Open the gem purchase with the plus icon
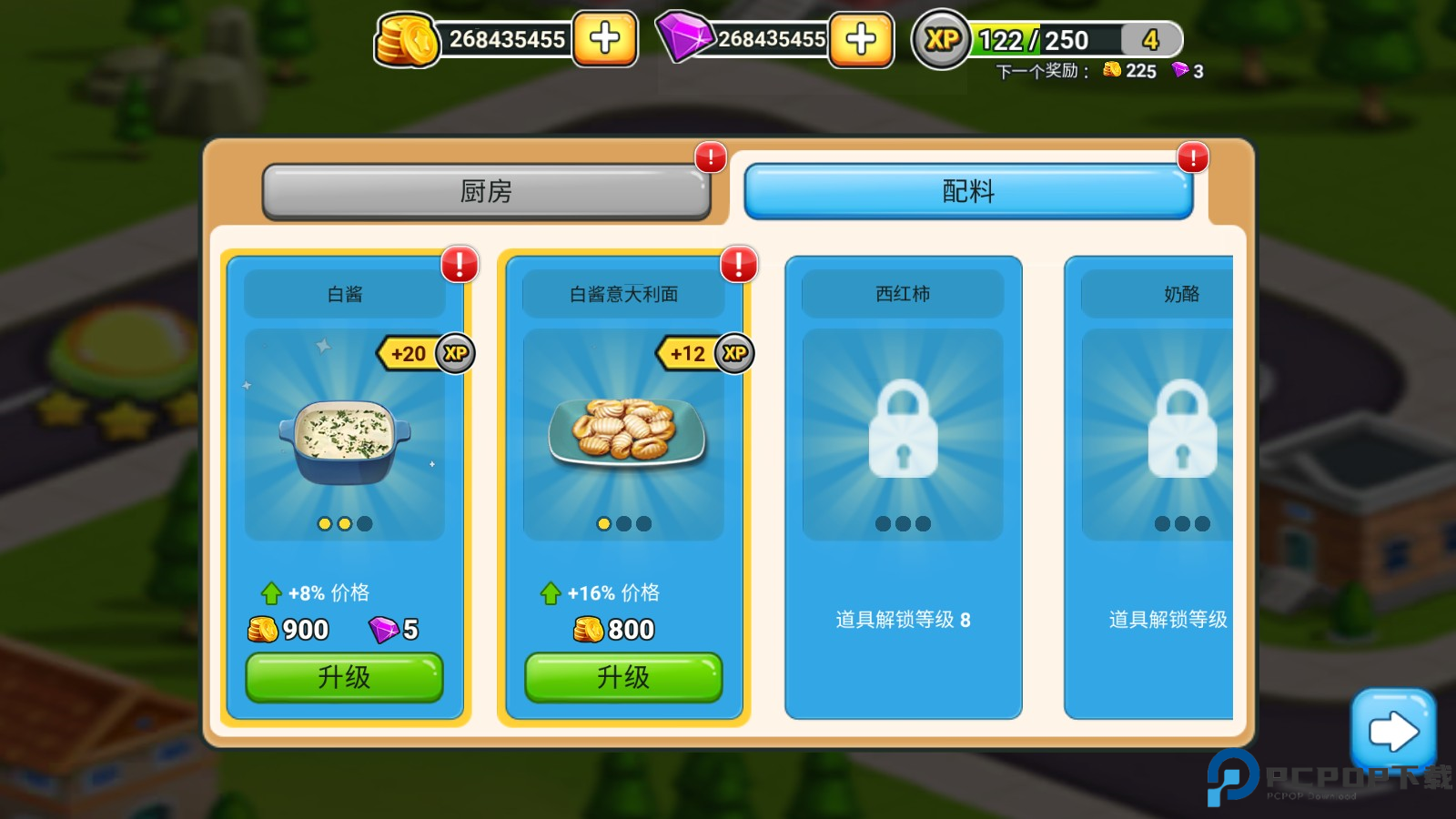The image size is (1456, 819). pos(862,40)
